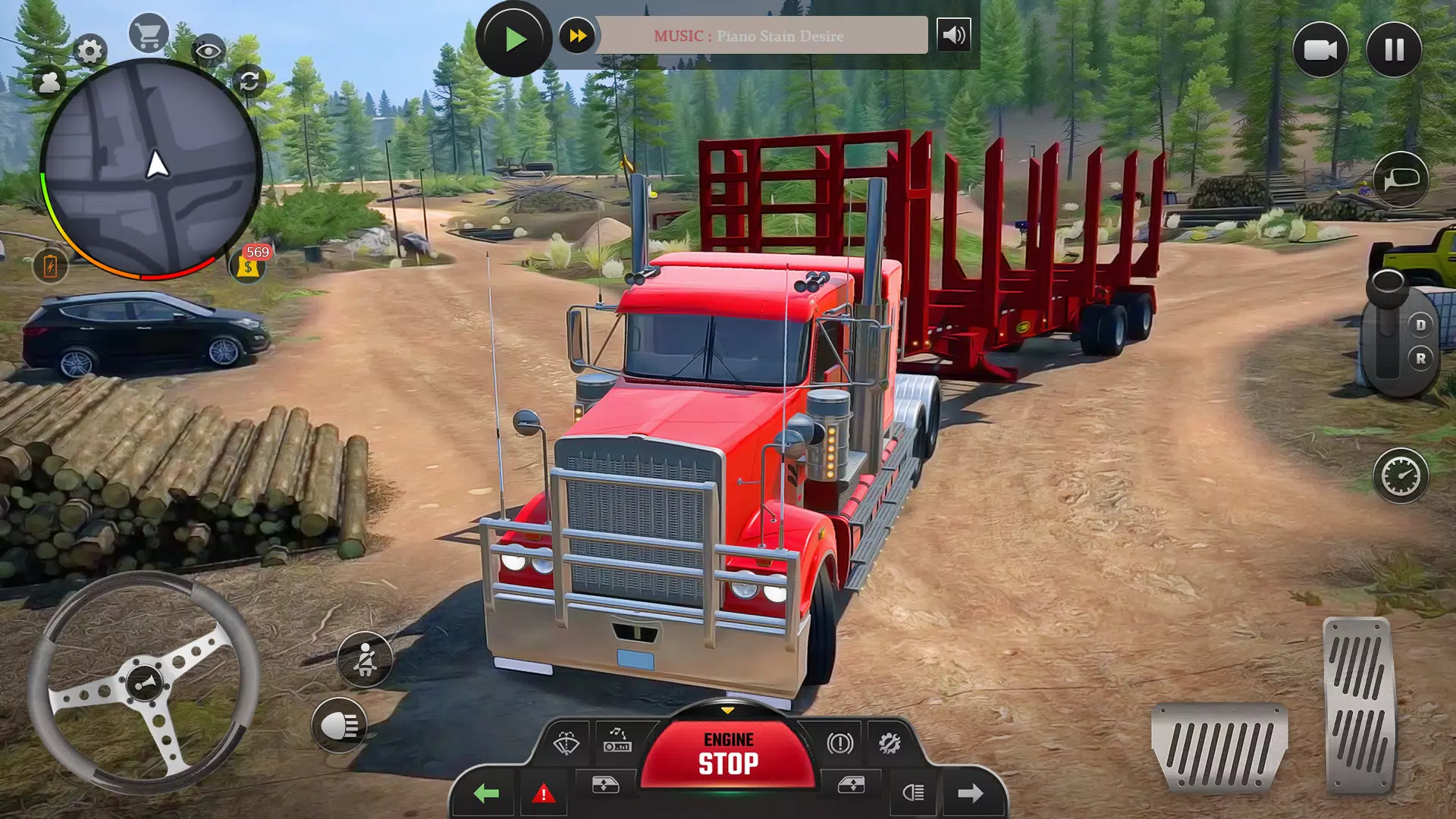Turn on the right turn signal
This screenshot has width=1456, height=819.
pos(970,793)
